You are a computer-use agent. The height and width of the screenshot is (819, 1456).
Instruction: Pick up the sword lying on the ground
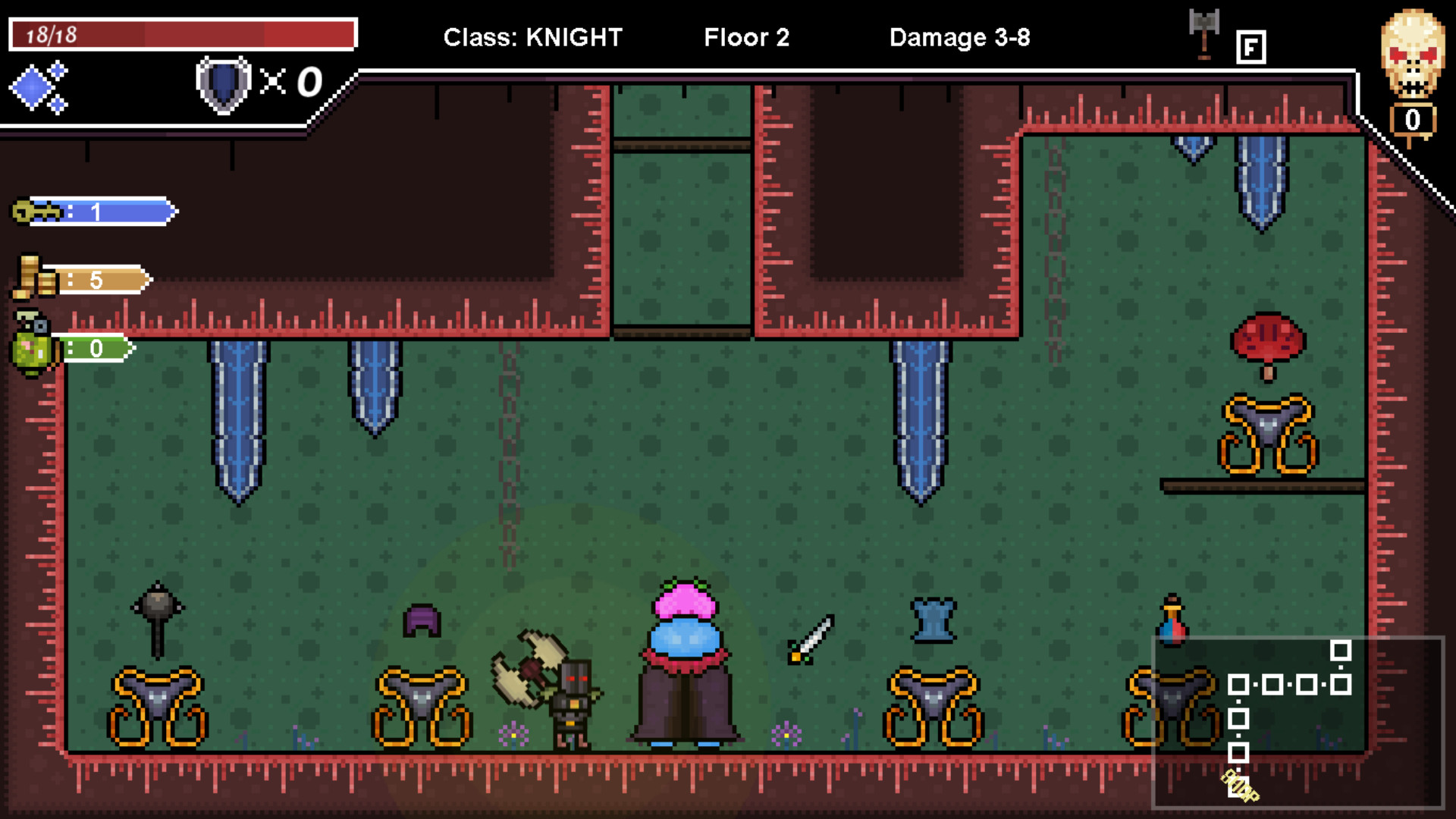(810, 635)
